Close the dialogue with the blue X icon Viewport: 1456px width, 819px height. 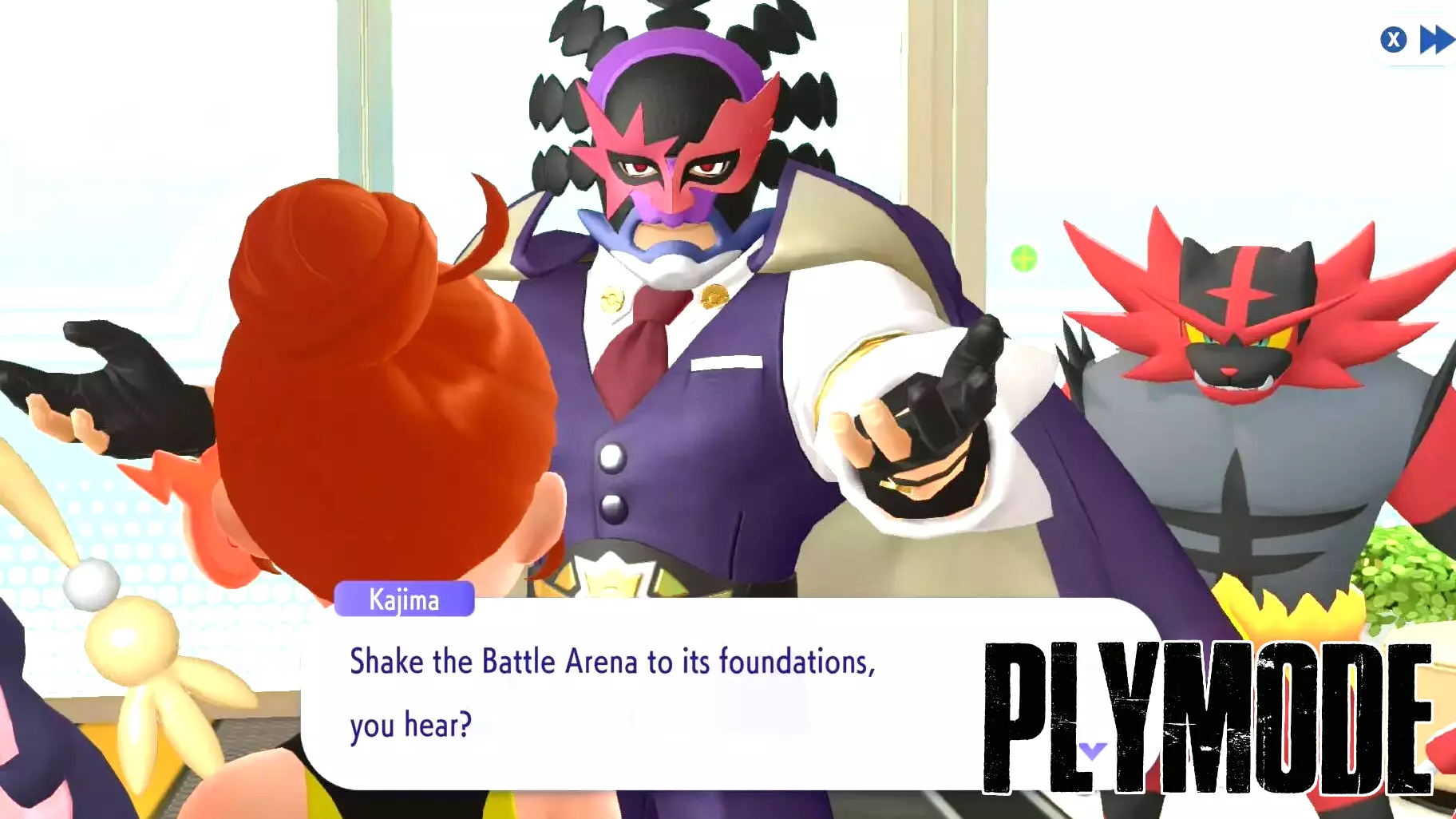point(1394,41)
